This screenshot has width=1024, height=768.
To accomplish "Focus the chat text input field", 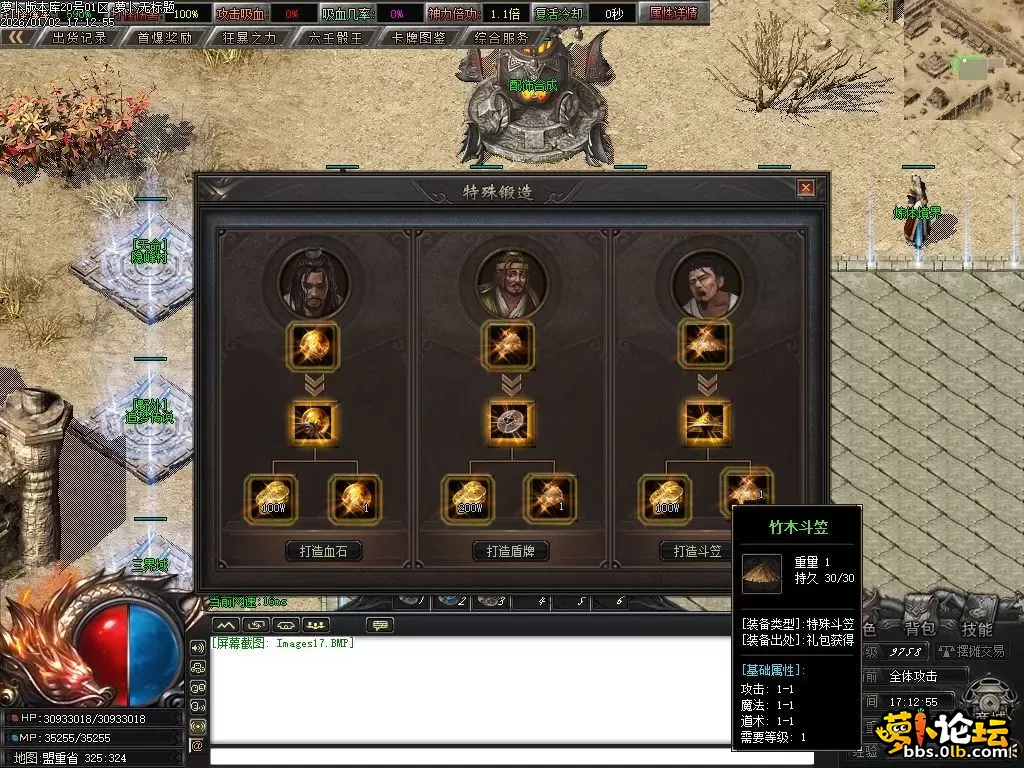I will coord(470,757).
